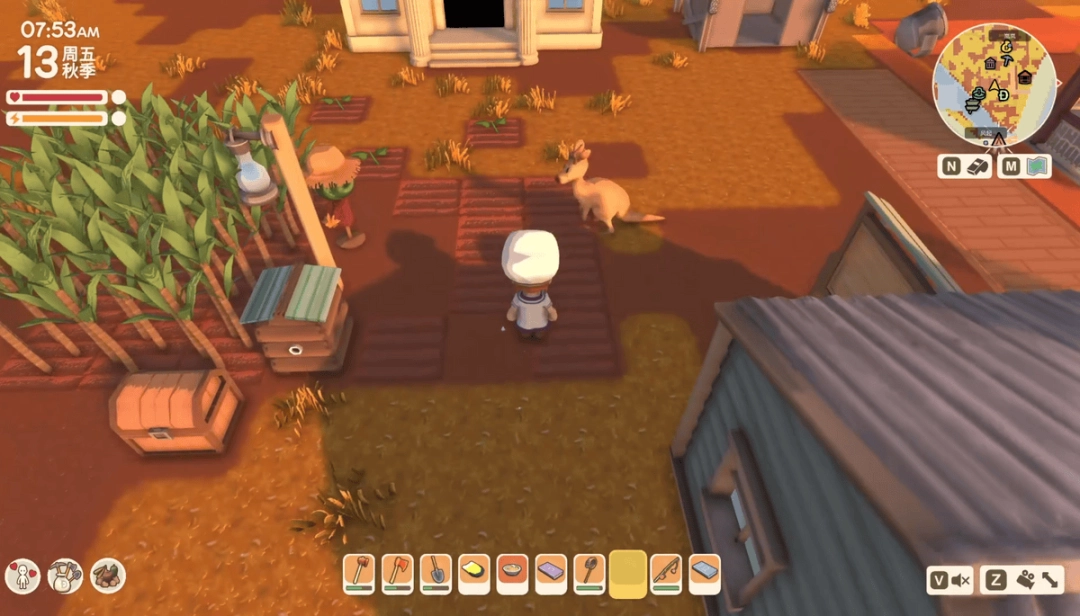Equip the red axe from hotbar
The width and height of the screenshot is (1080, 616).
tap(397, 574)
